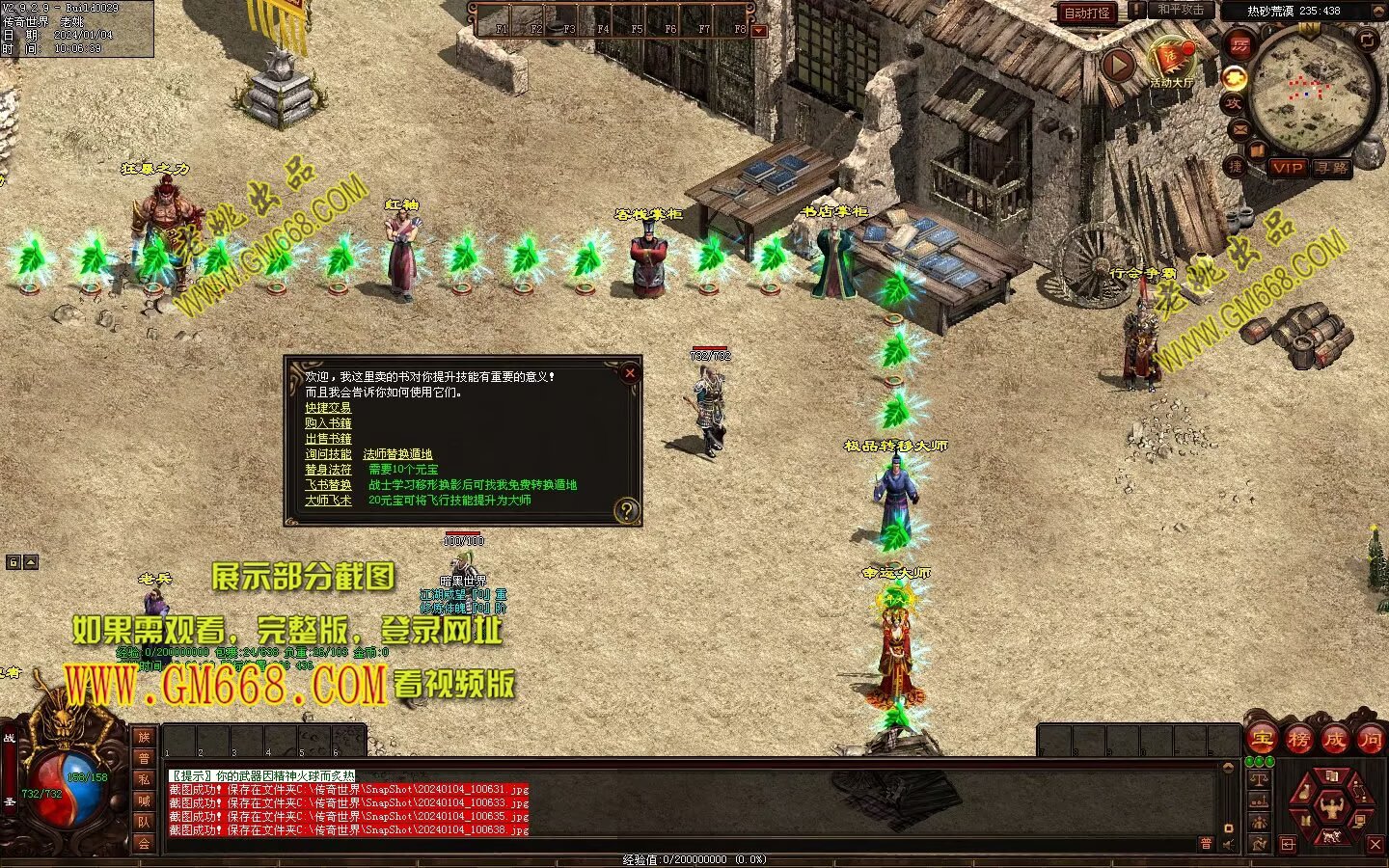
Task: Open the dialogue's question mark help
Action: pyautogui.click(x=627, y=510)
